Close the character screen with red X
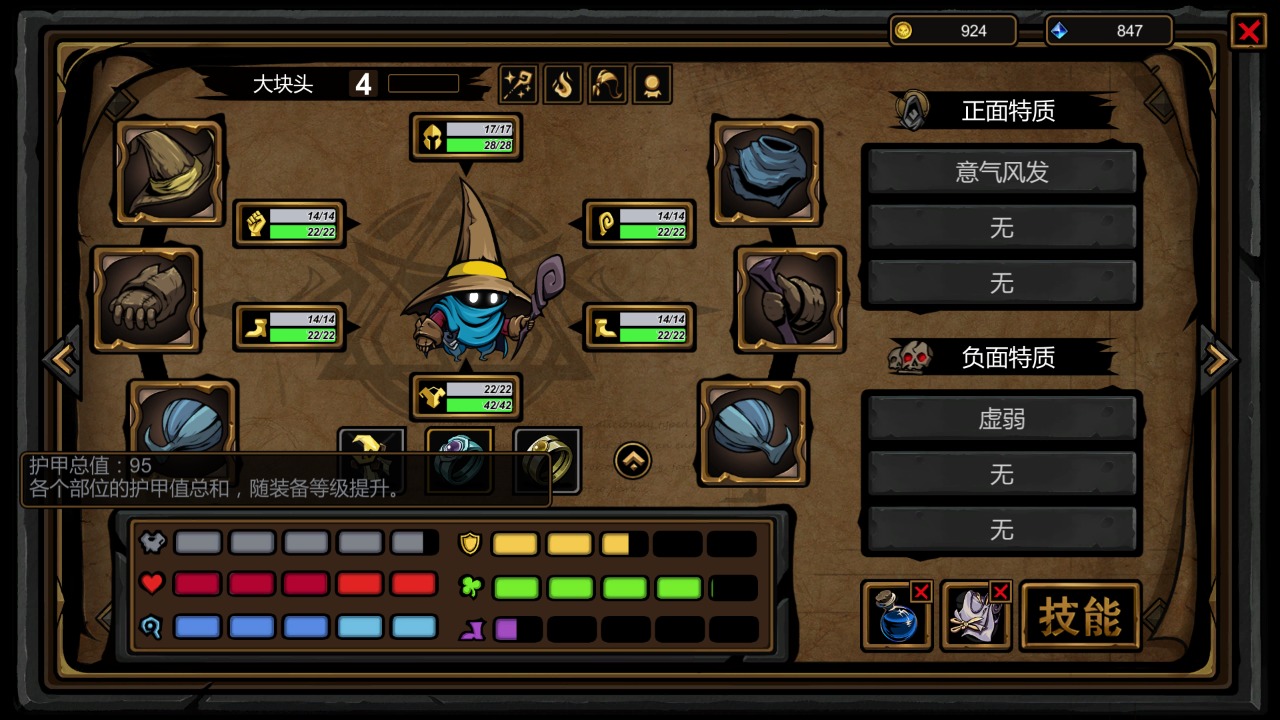 click(1249, 32)
